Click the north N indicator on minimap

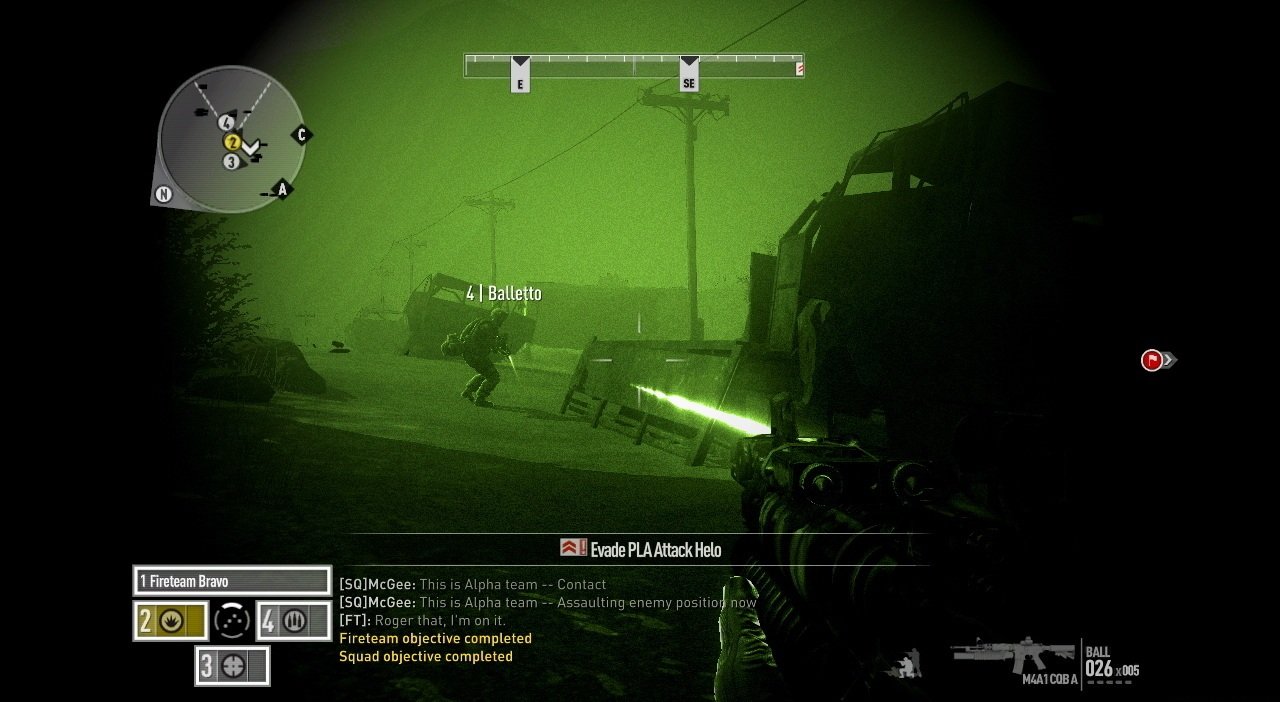tap(162, 195)
